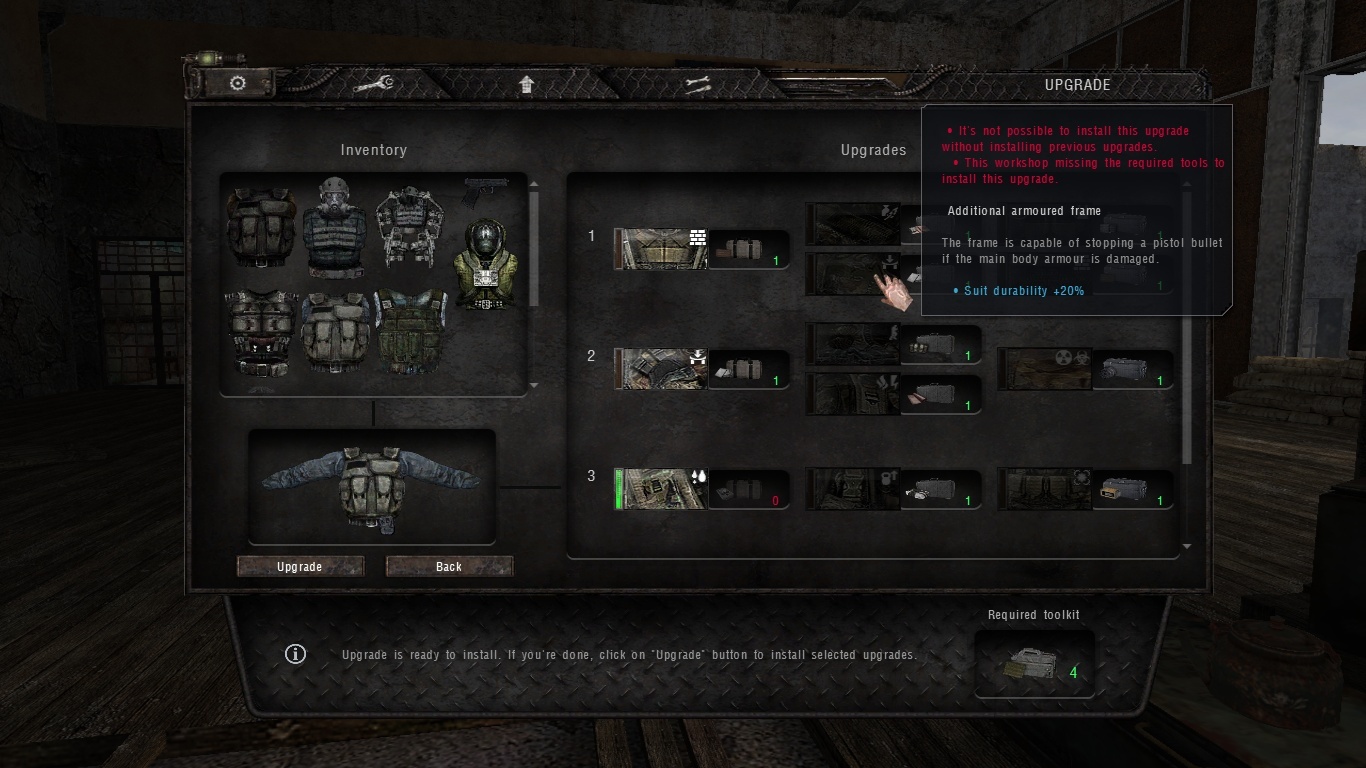Switch to the single wrench tab

(x=372, y=85)
